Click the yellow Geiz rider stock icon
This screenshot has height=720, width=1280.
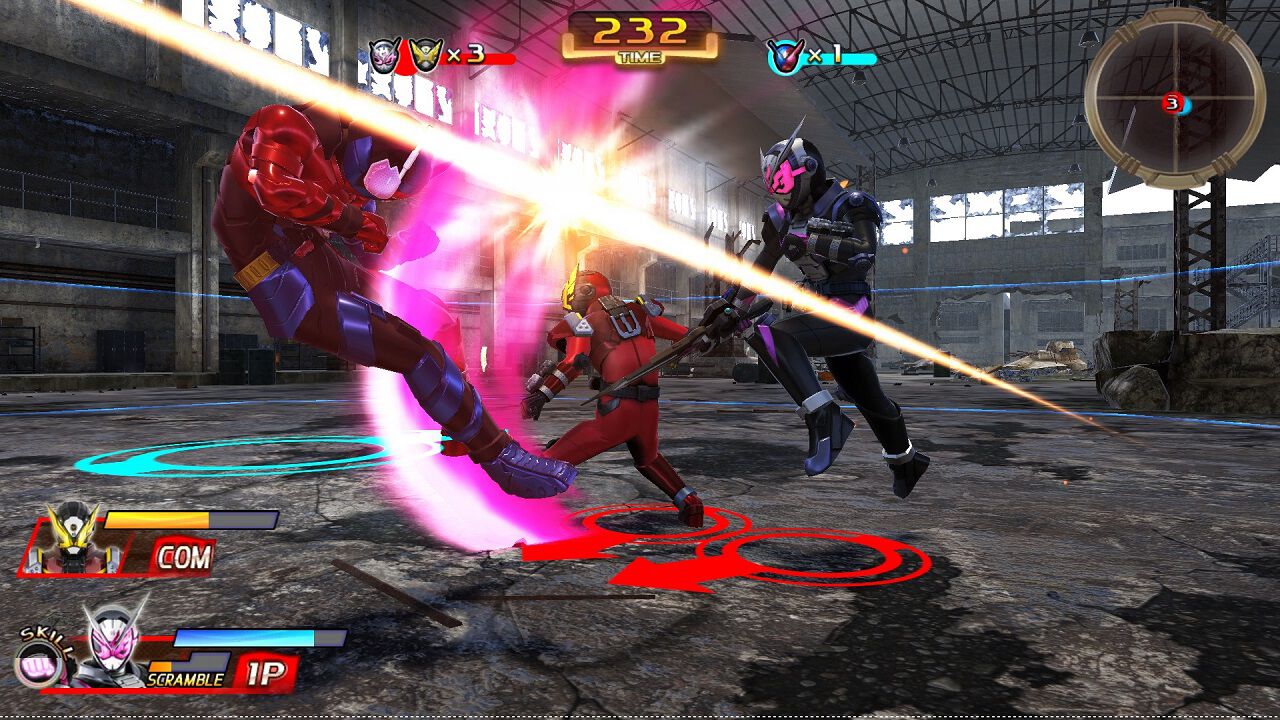point(424,52)
